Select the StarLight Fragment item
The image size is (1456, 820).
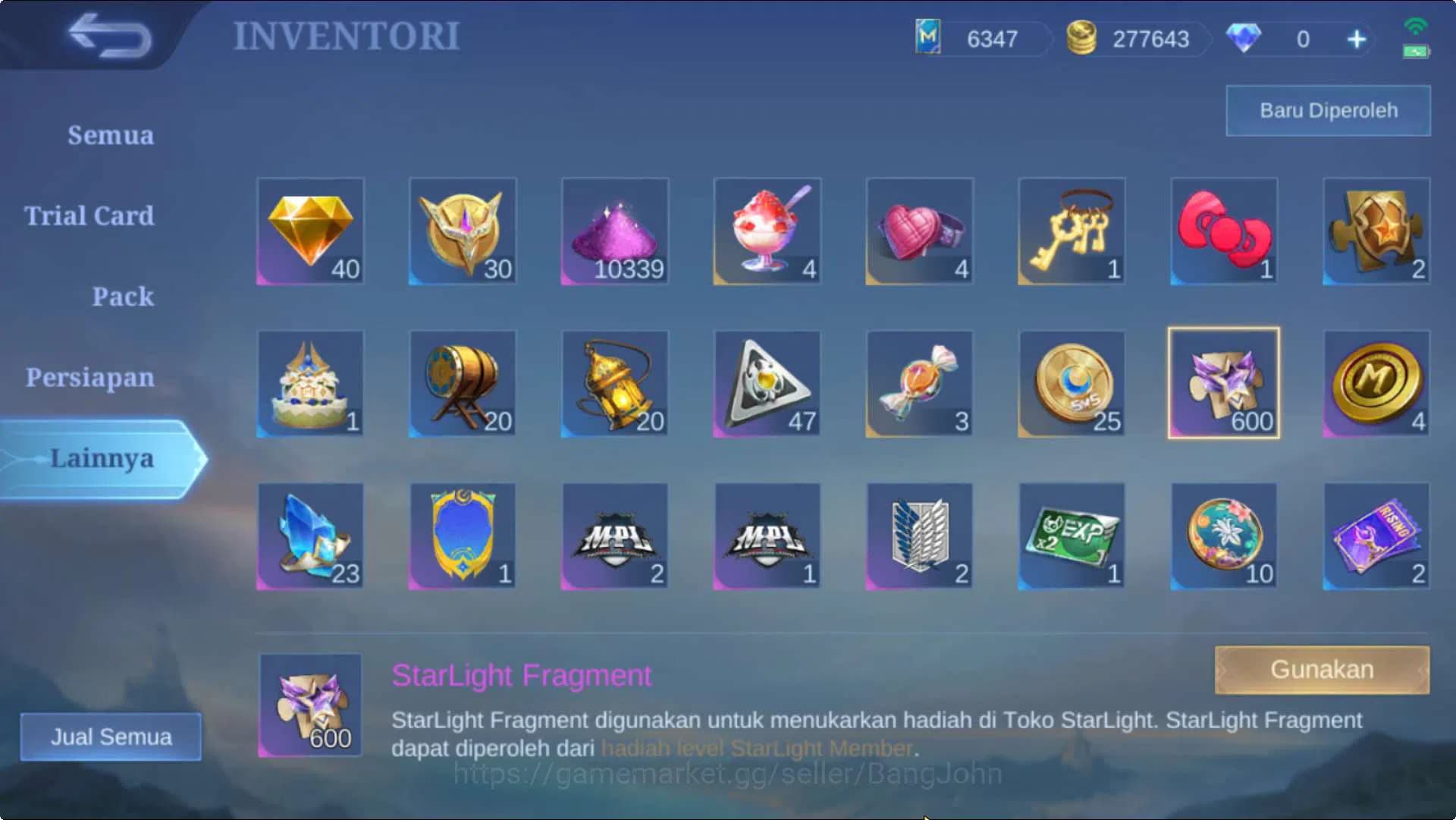(x=1223, y=383)
